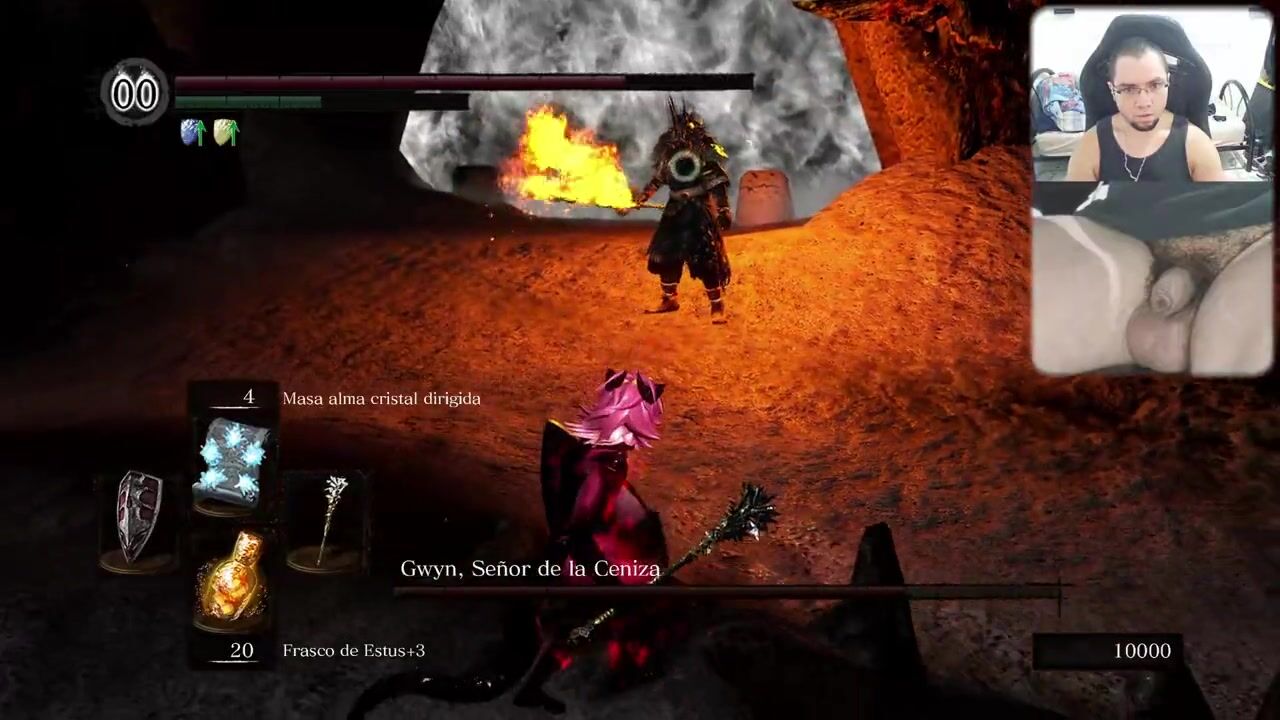Click the yellow shield buff status icon
The width and height of the screenshot is (1280, 720).
click(x=226, y=132)
